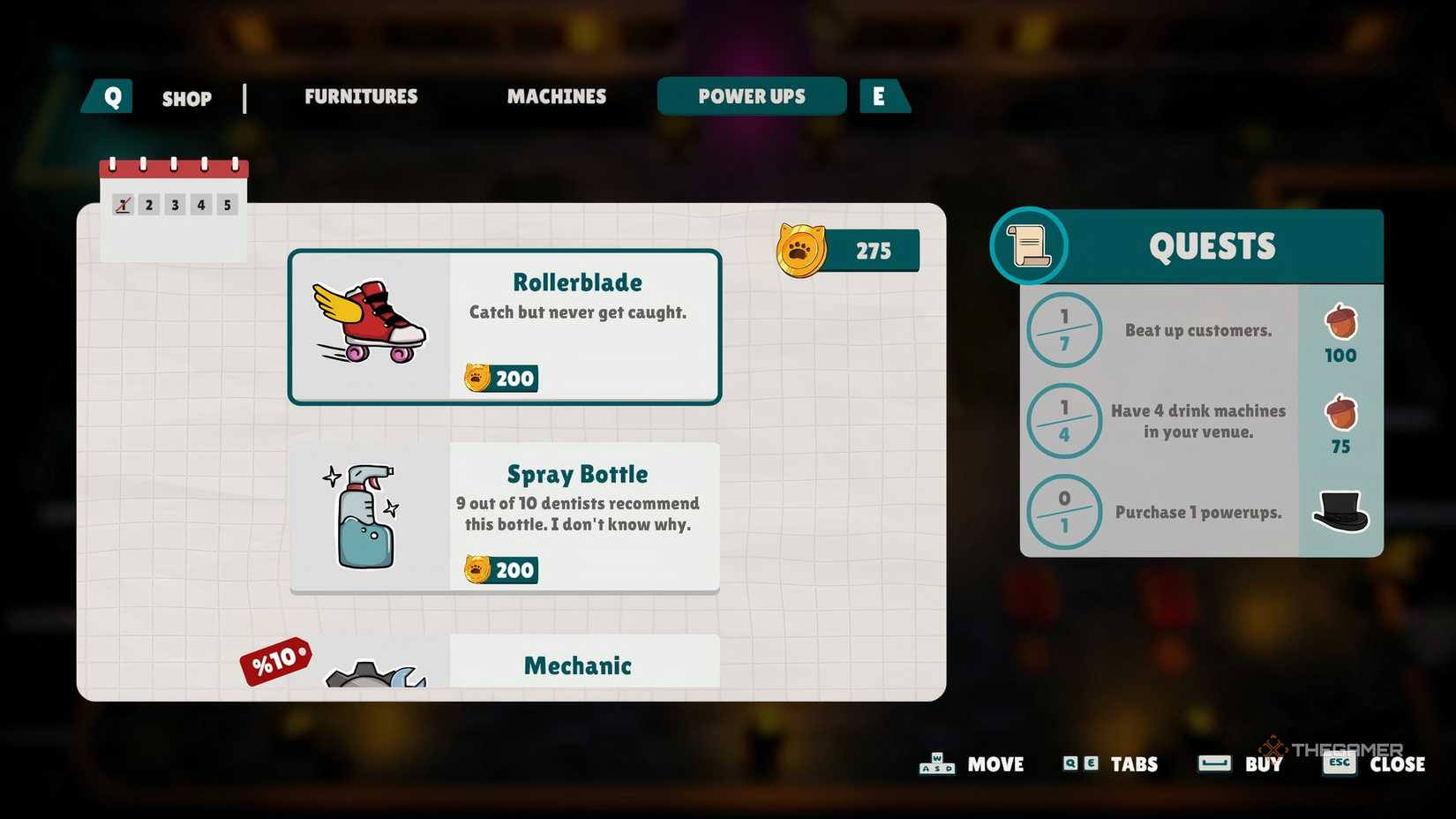Open the Furnitures tab
Viewport: 1456px width, 819px height.
pyautogui.click(x=360, y=97)
